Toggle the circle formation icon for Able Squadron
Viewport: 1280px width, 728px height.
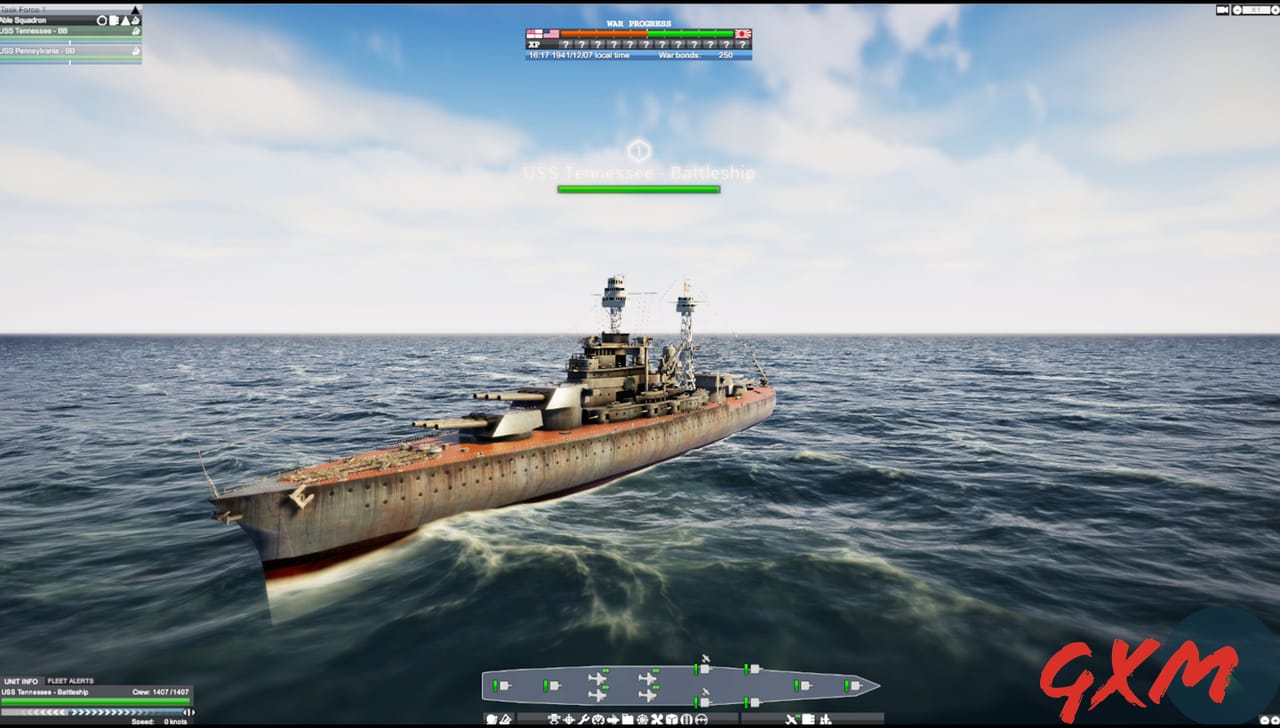101,20
